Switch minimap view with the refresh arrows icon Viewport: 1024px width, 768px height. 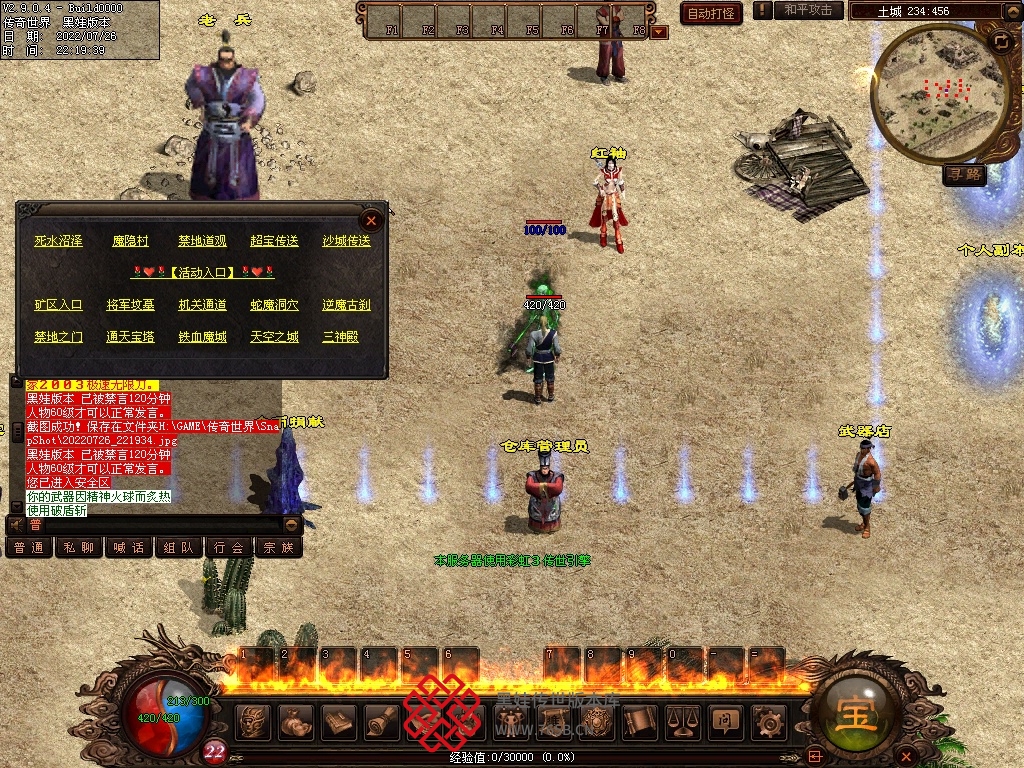click(x=1001, y=41)
